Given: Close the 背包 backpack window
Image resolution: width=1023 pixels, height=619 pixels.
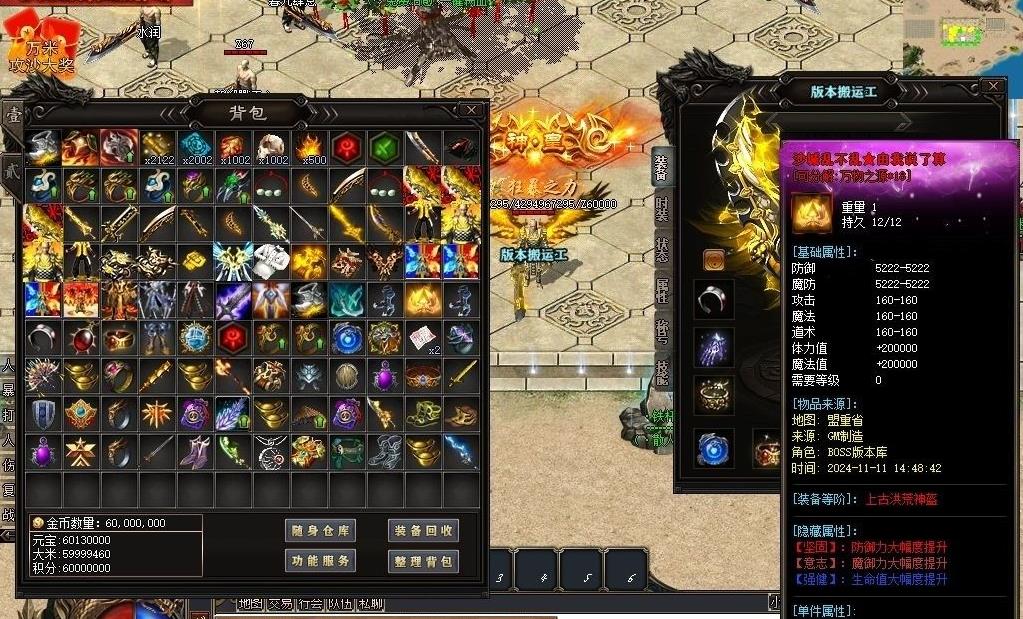Looking at the screenshot, I should [471, 110].
